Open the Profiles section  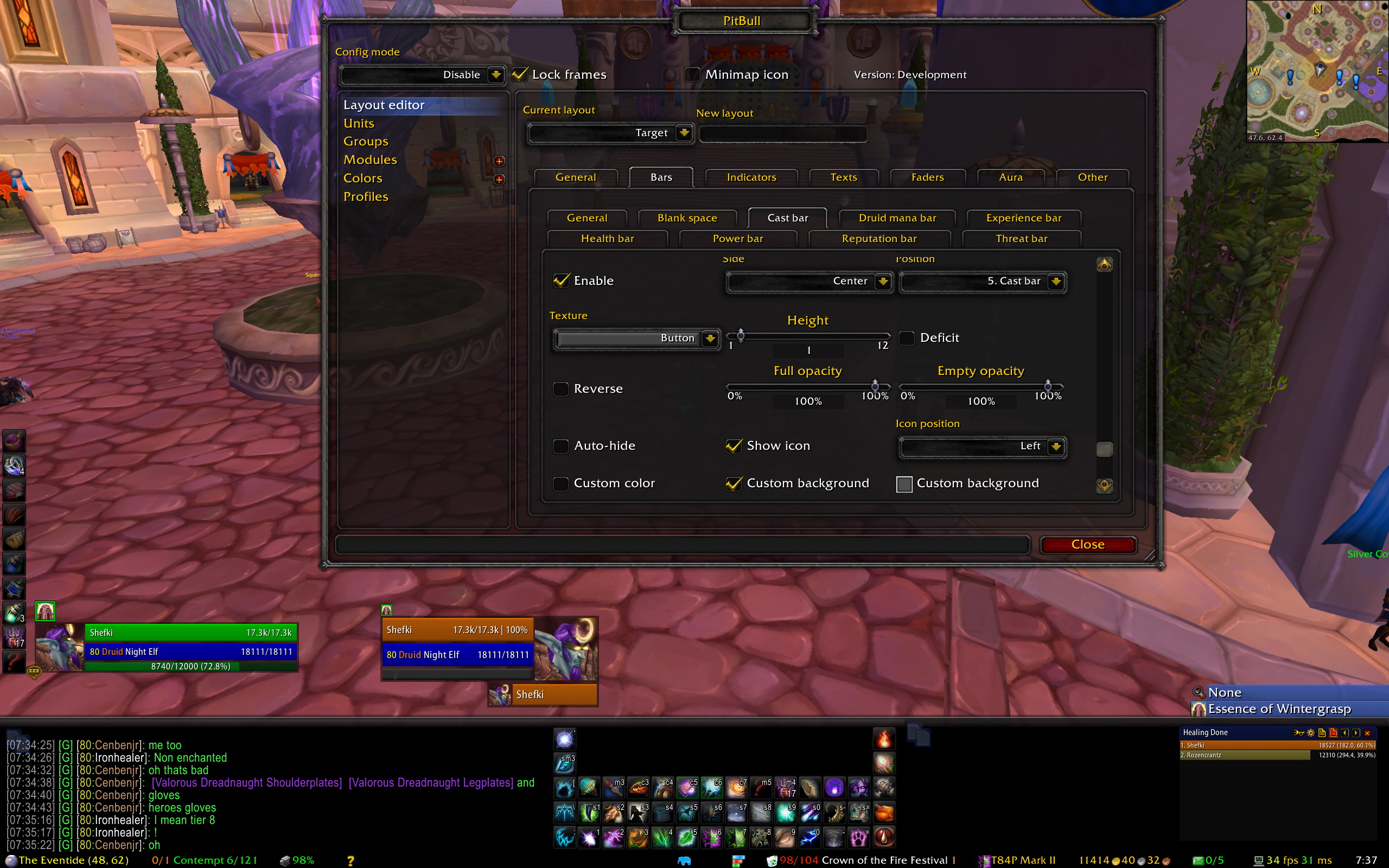pos(366,196)
